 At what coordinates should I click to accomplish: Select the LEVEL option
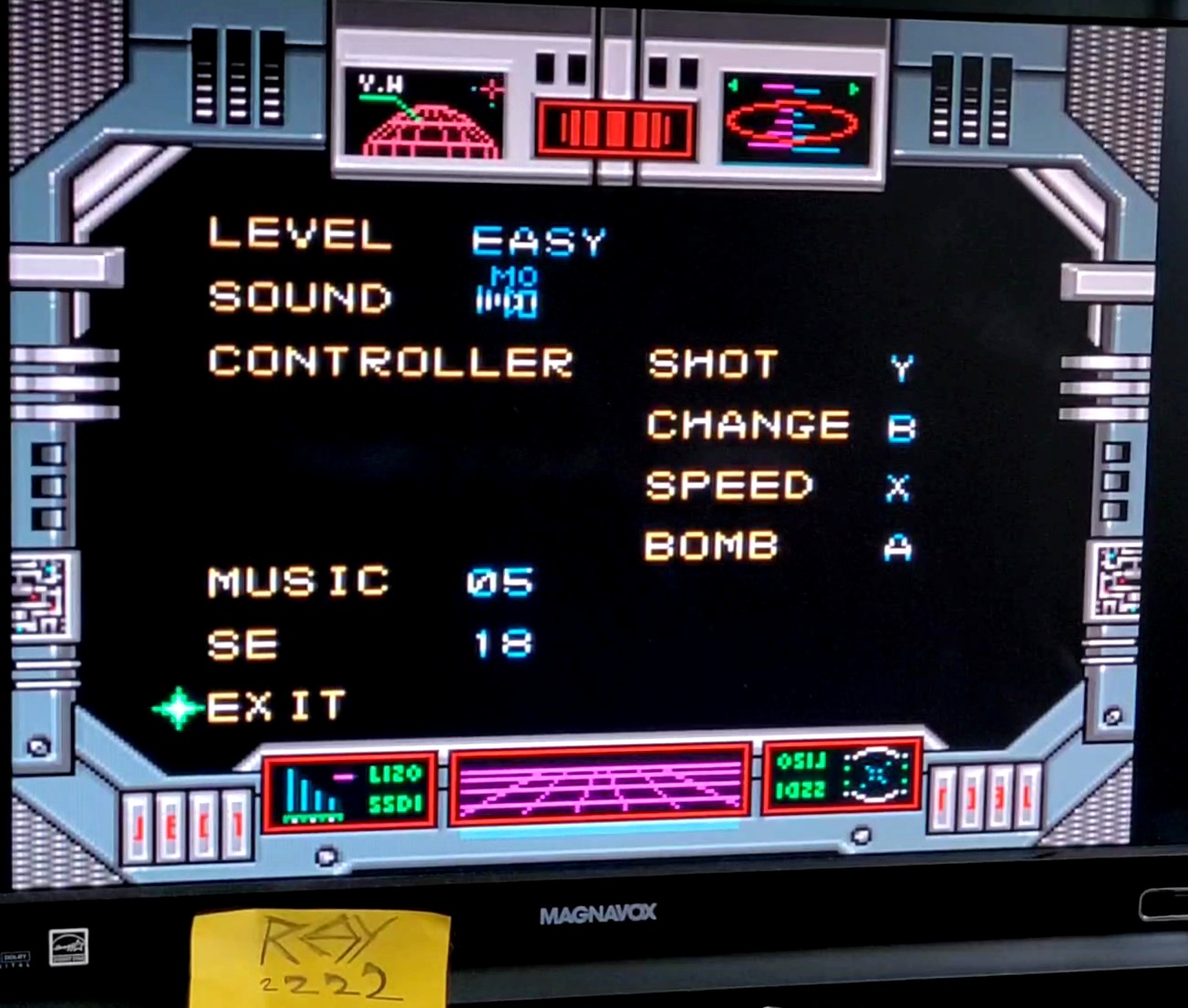click(x=299, y=235)
